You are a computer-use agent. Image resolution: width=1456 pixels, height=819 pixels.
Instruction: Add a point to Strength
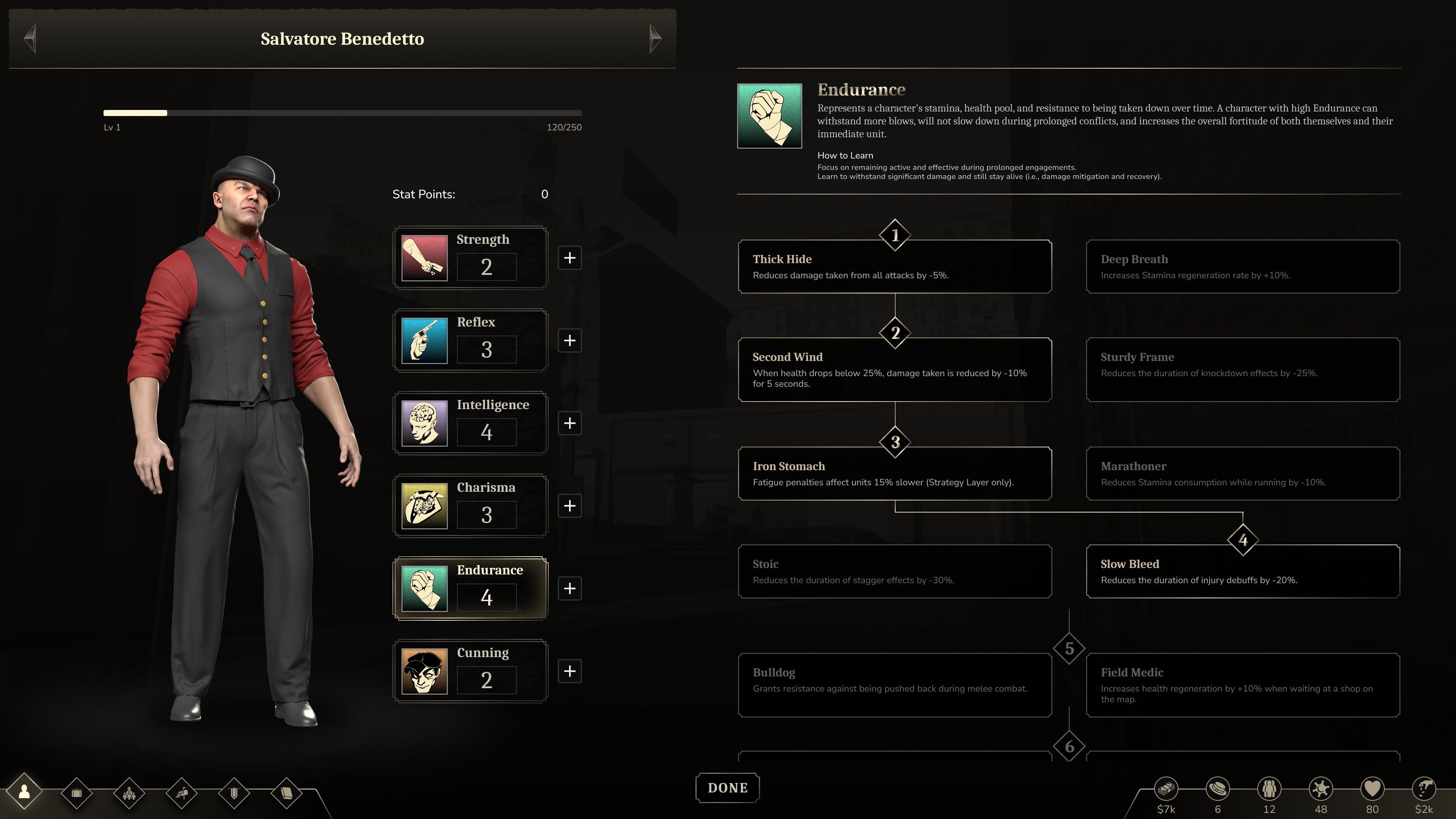[569, 258]
